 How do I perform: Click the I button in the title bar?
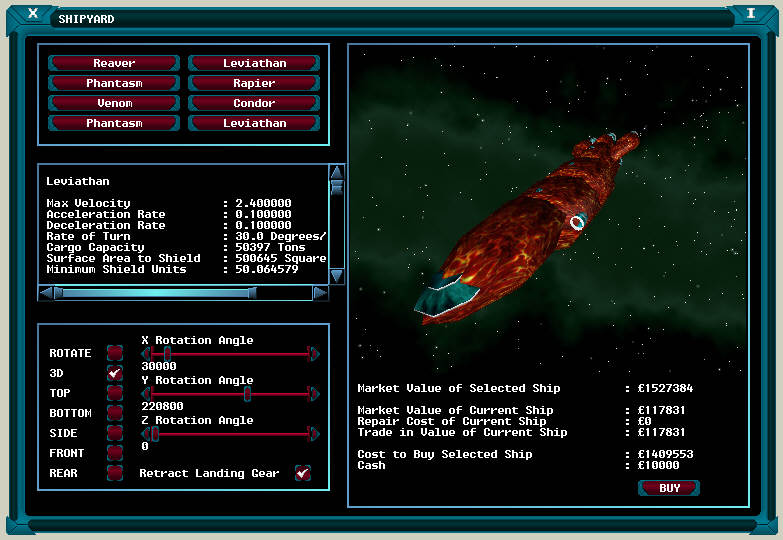[750, 14]
